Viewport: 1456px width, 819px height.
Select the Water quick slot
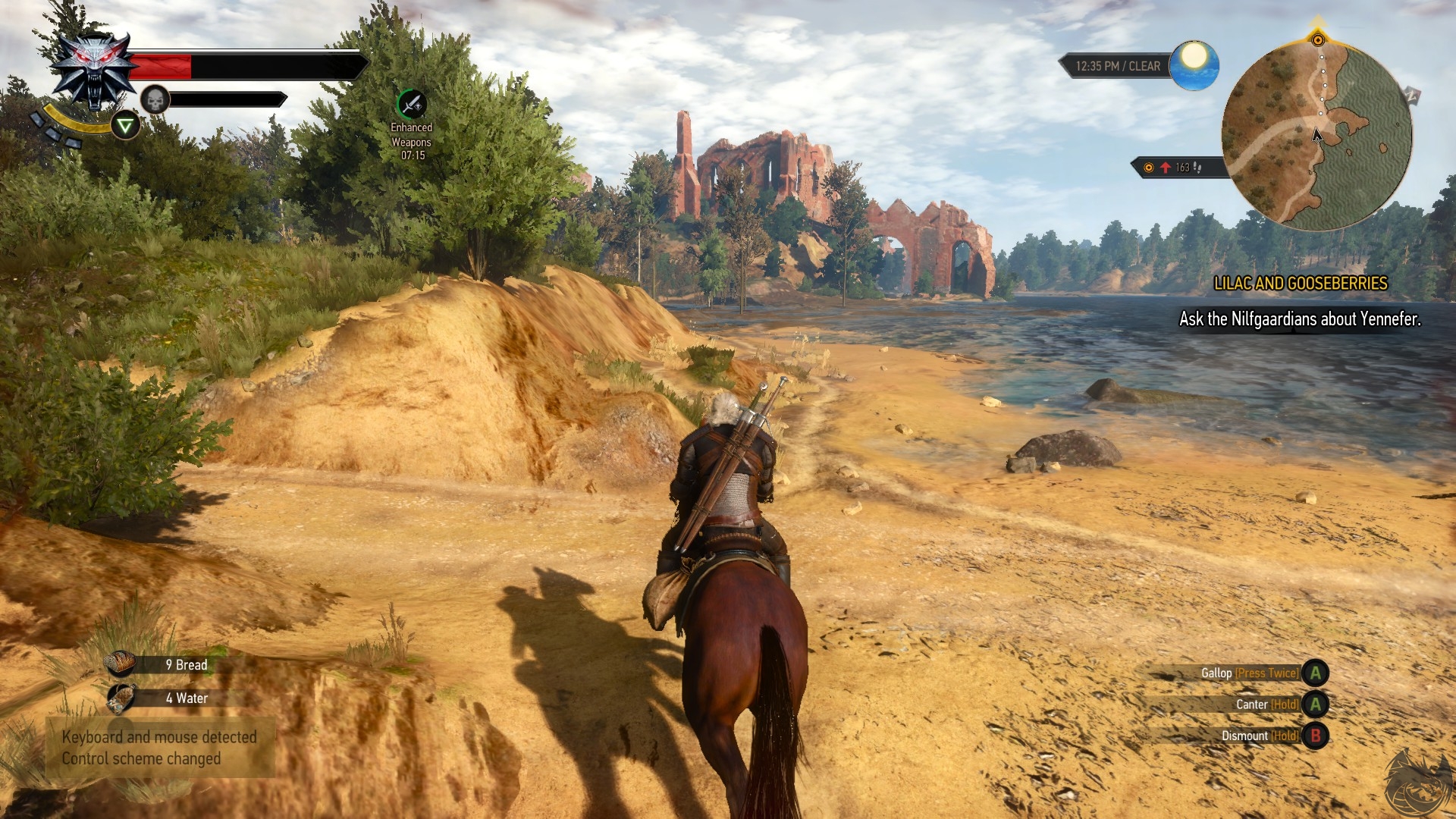(x=121, y=698)
